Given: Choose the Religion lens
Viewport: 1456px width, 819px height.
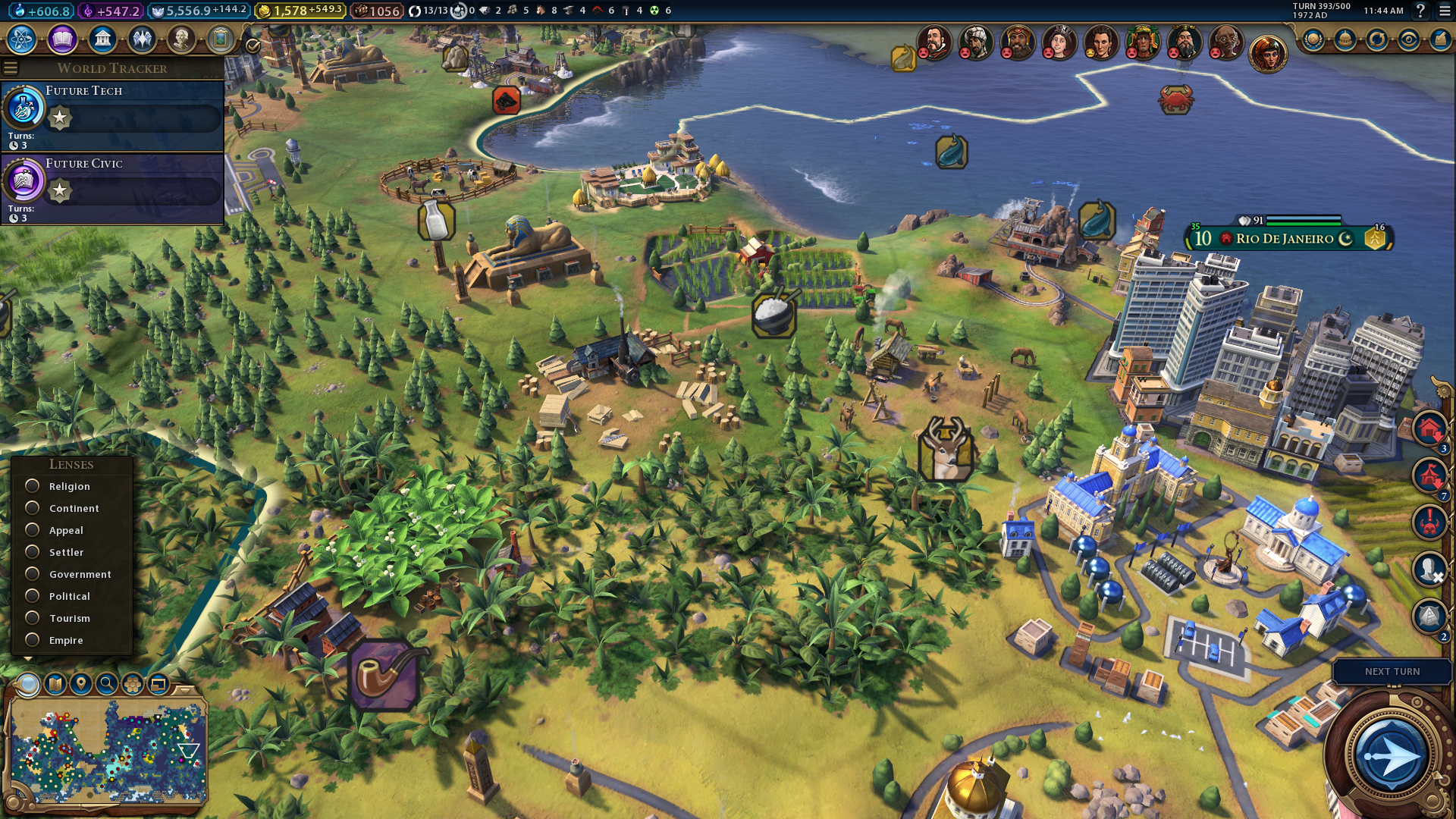Looking at the screenshot, I should pos(33,486).
